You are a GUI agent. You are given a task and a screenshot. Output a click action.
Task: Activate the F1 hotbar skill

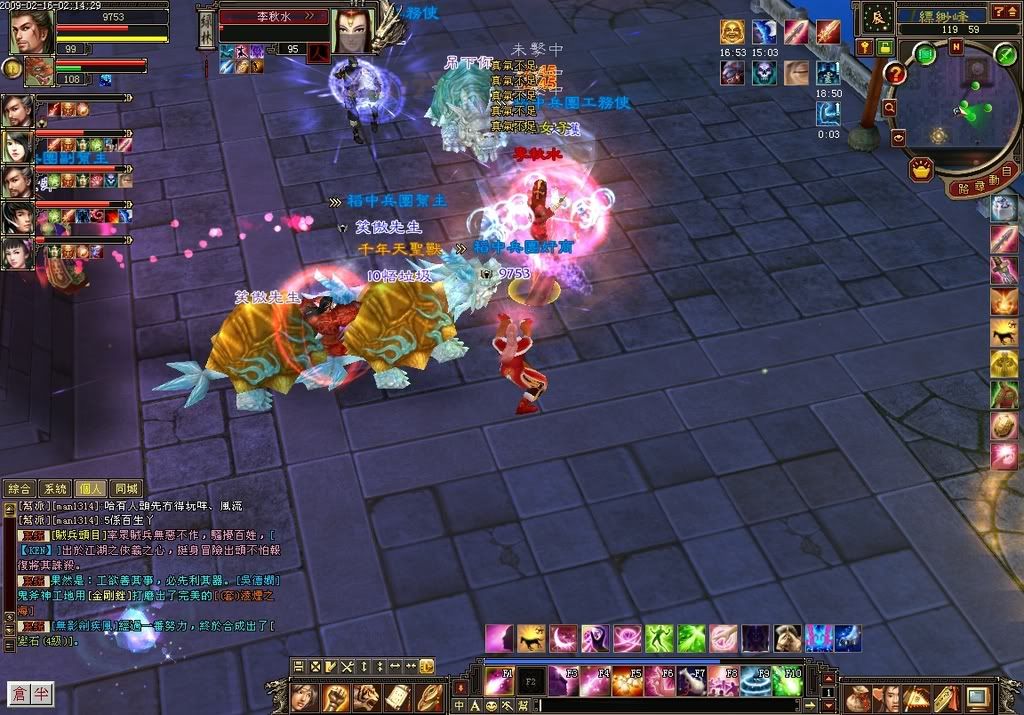point(498,681)
